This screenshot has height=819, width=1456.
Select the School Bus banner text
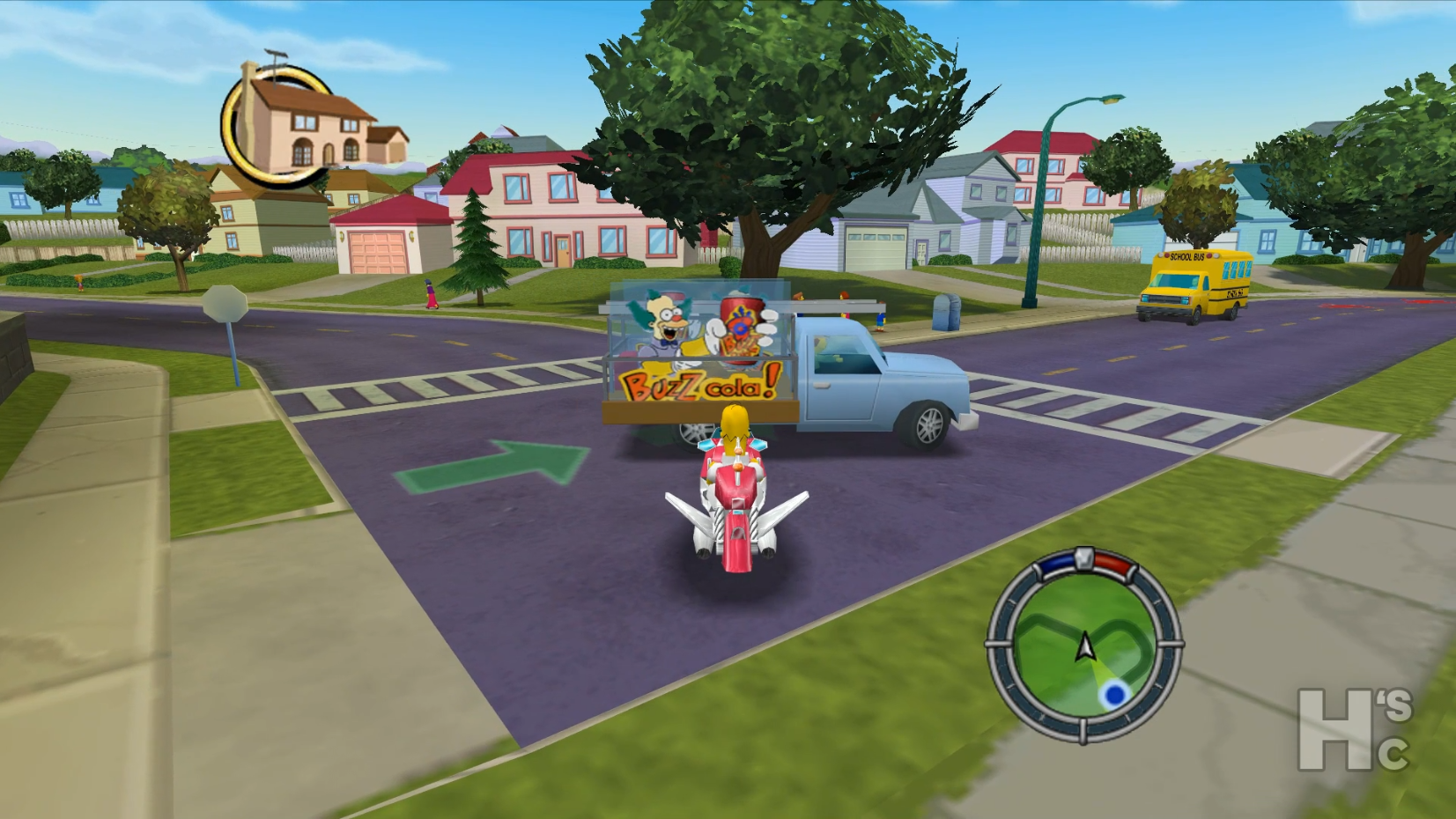(x=1186, y=256)
